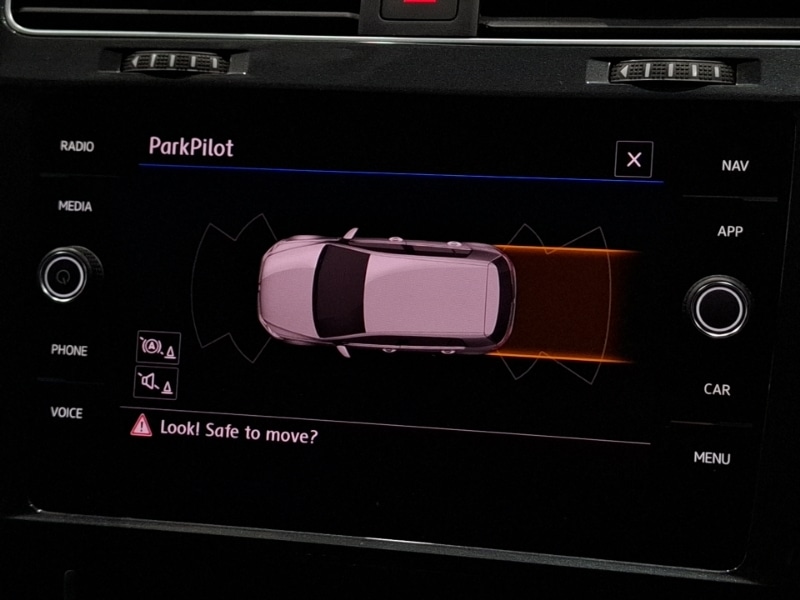Open the CAR settings

coord(717,389)
